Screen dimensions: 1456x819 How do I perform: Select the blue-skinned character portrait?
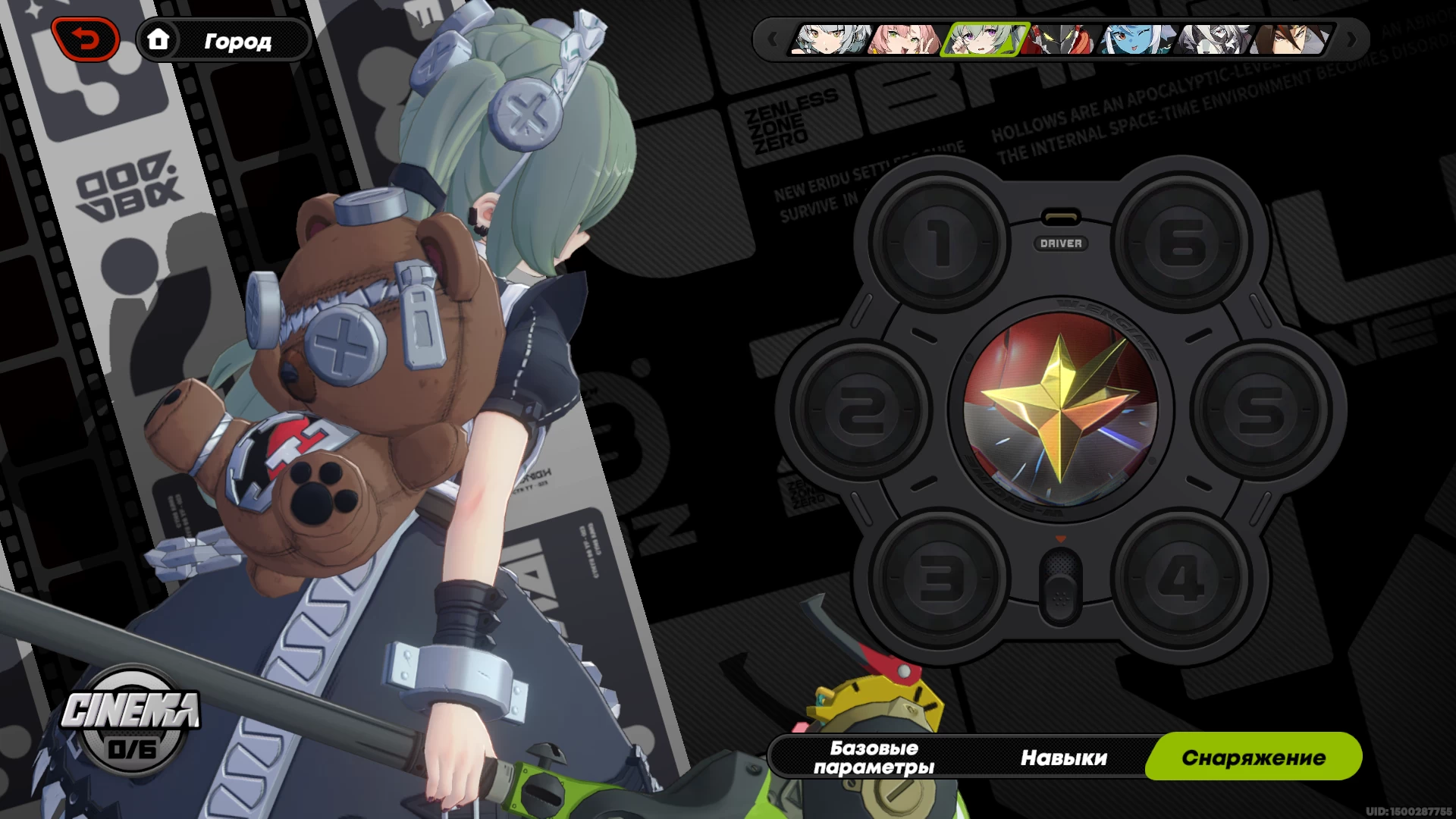(x=1137, y=39)
